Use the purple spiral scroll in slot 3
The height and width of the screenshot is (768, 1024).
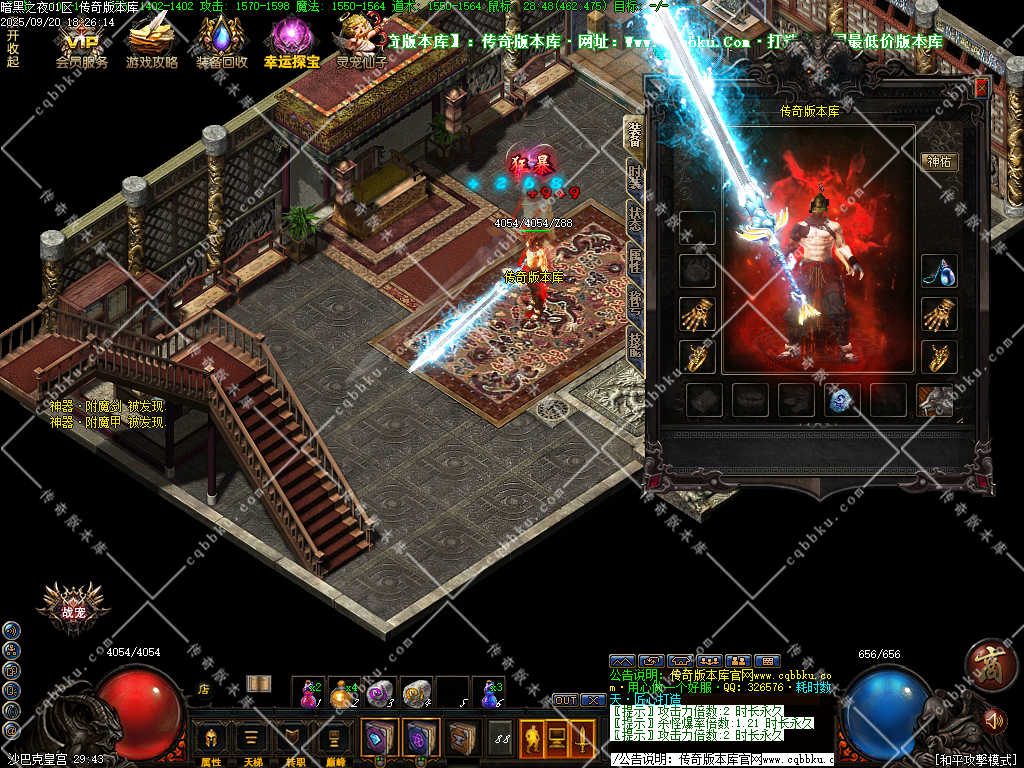tap(379, 691)
